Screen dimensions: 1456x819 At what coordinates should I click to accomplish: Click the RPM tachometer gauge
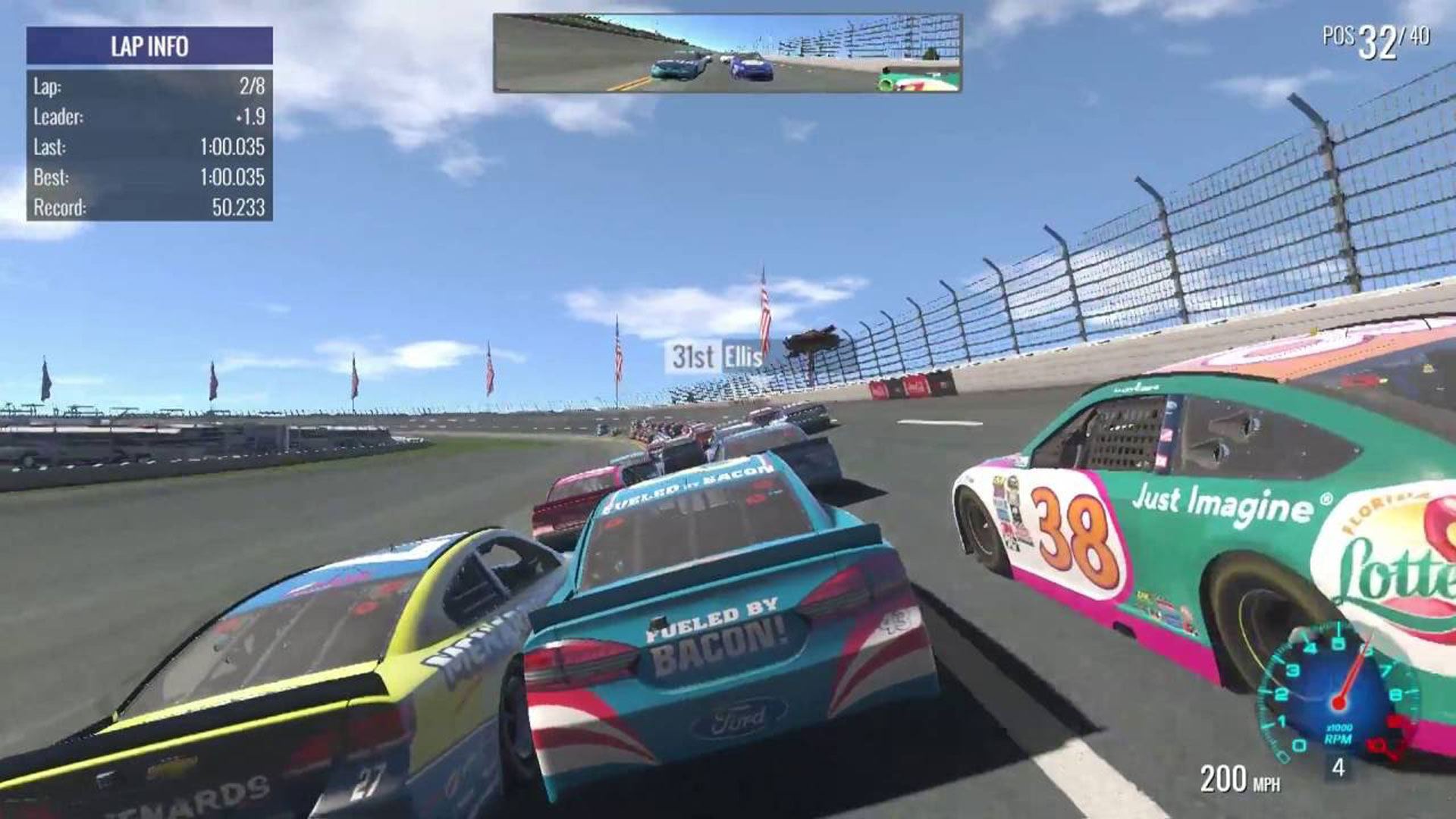[1338, 694]
